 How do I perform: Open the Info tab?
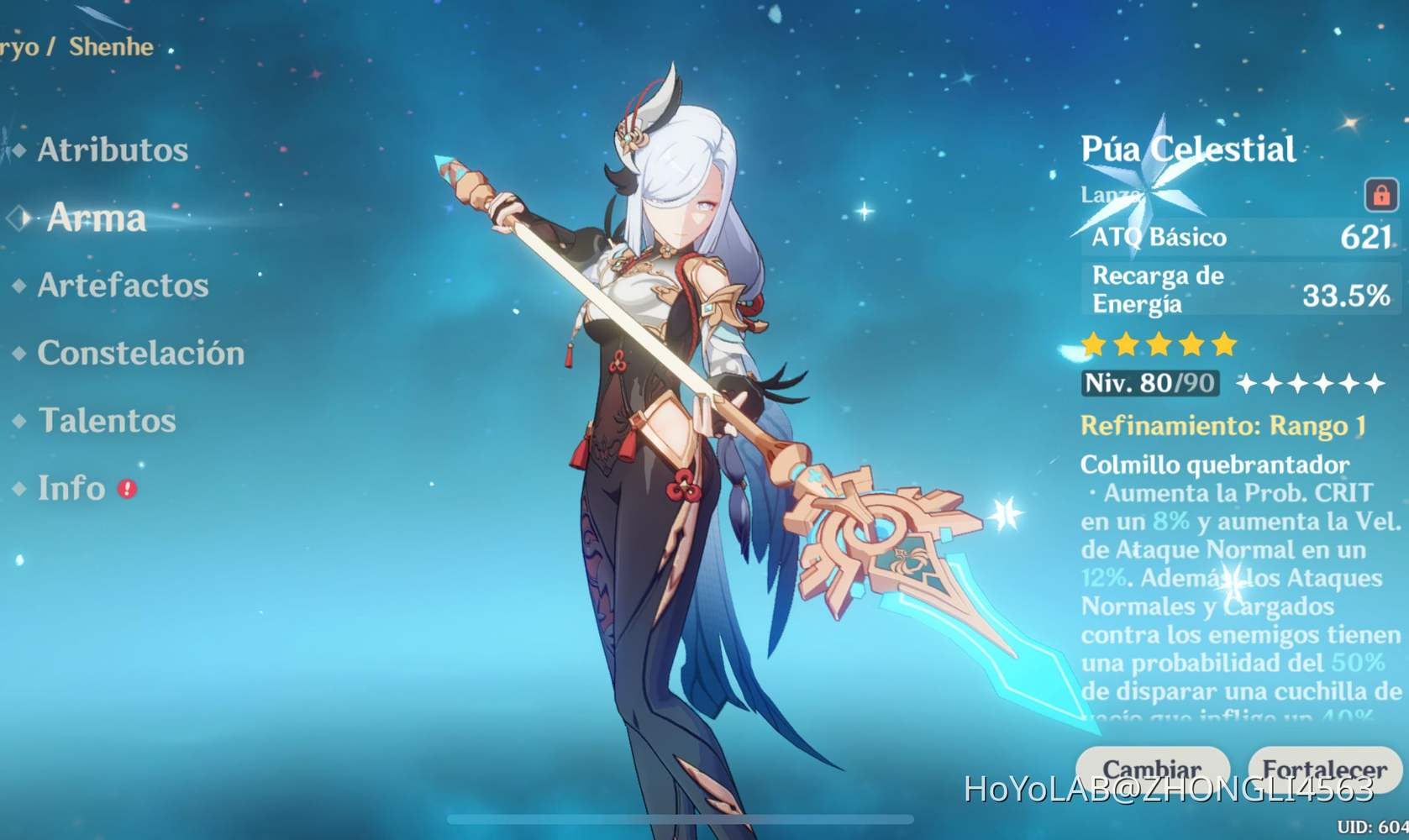[x=71, y=488]
